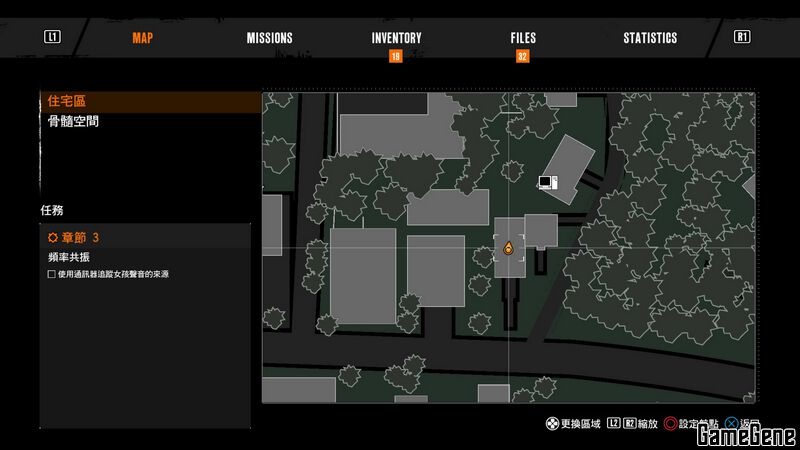Select the computer terminal map icon
Image resolution: width=800 pixels, height=450 pixels.
pyautogui.click(x=547, y=182)
